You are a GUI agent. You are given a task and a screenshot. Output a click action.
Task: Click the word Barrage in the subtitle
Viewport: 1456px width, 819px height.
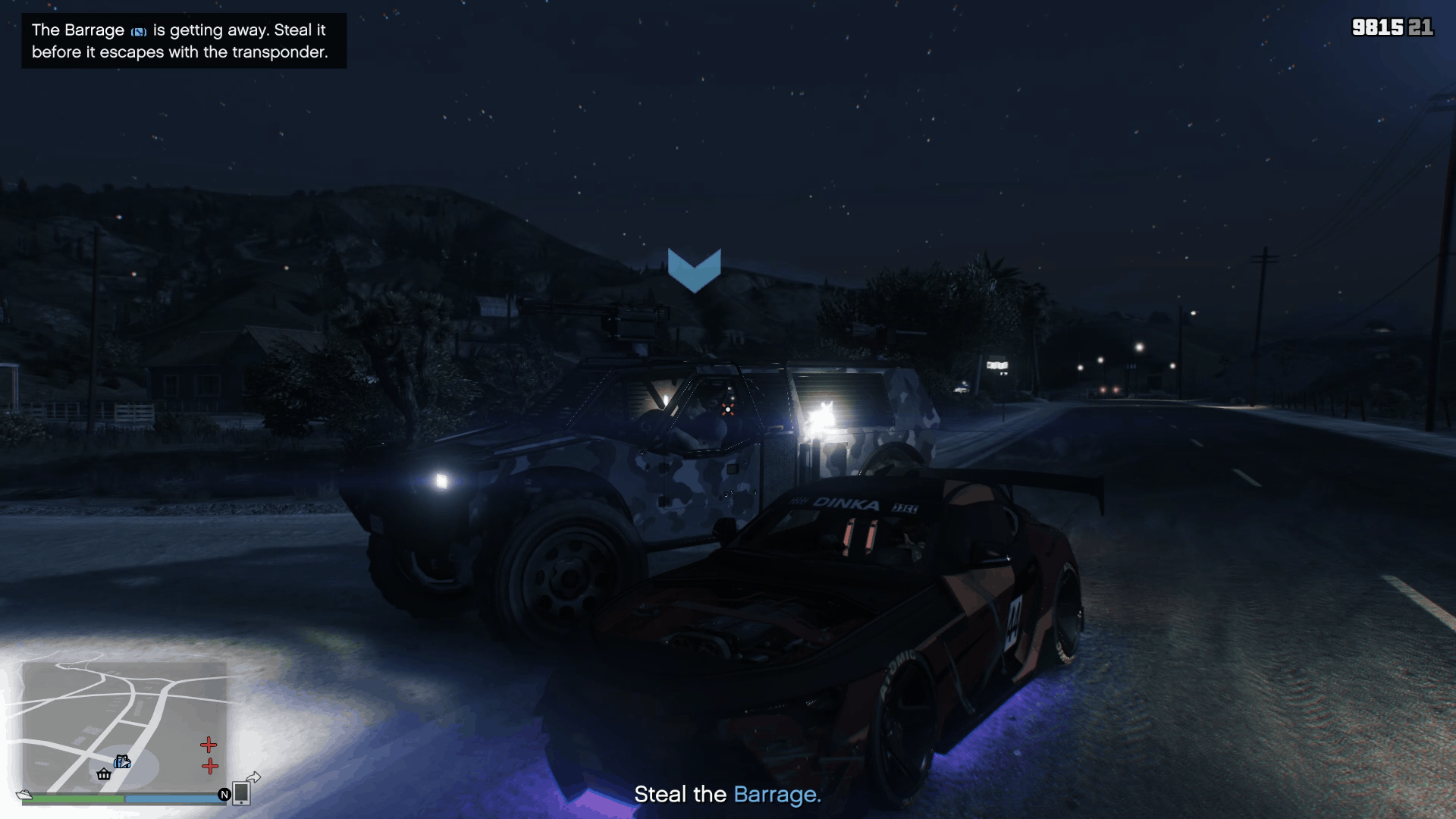pos(776,795)
